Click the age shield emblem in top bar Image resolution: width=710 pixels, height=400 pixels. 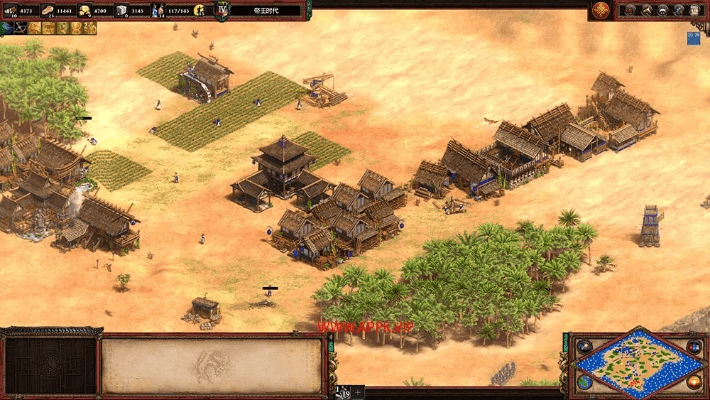[222, 10]
